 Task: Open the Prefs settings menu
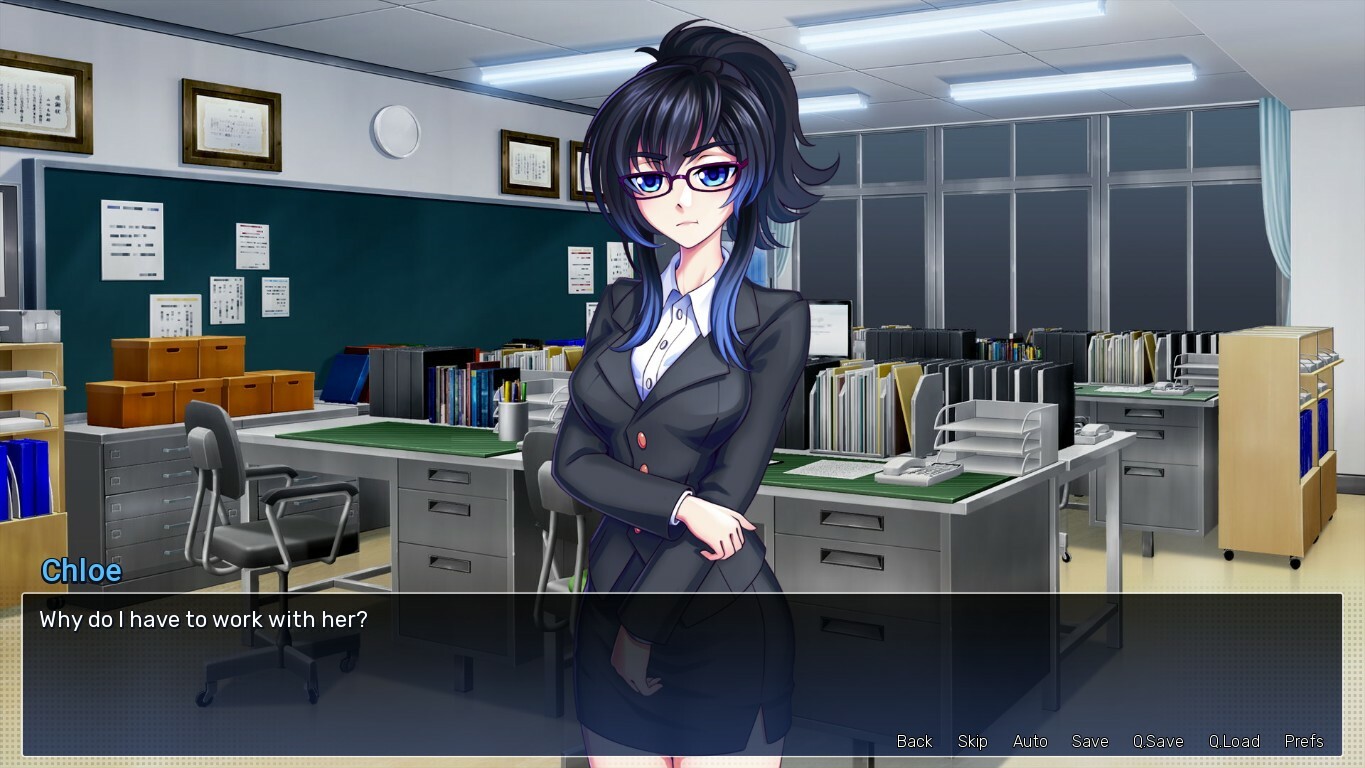pos(1303,741)
